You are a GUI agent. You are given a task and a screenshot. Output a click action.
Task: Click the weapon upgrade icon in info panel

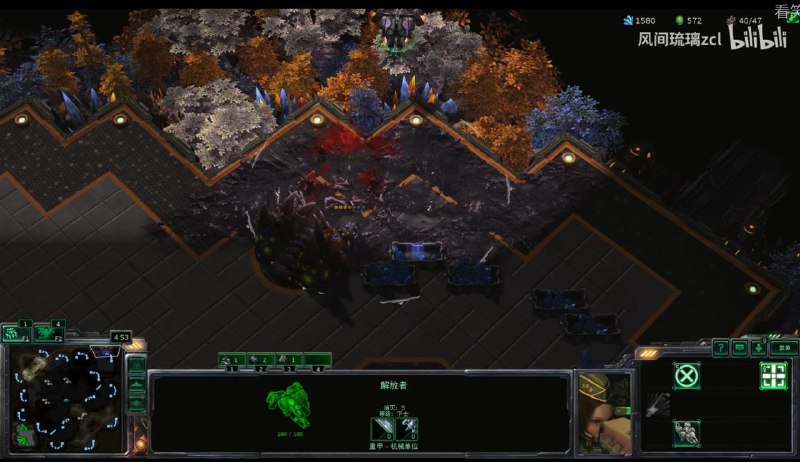tap(385, 428)
